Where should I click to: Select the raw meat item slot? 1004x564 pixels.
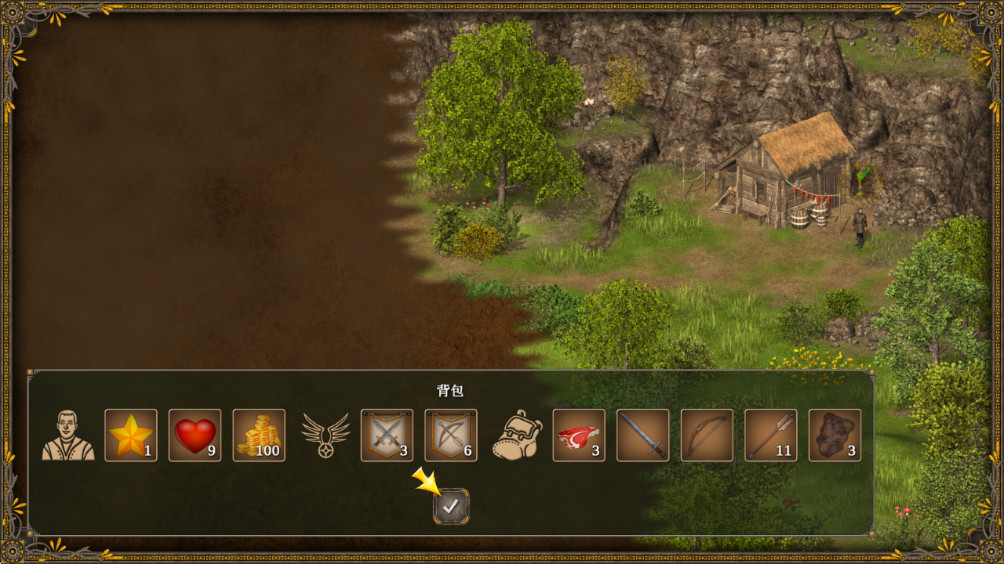[x=579, y=435]
